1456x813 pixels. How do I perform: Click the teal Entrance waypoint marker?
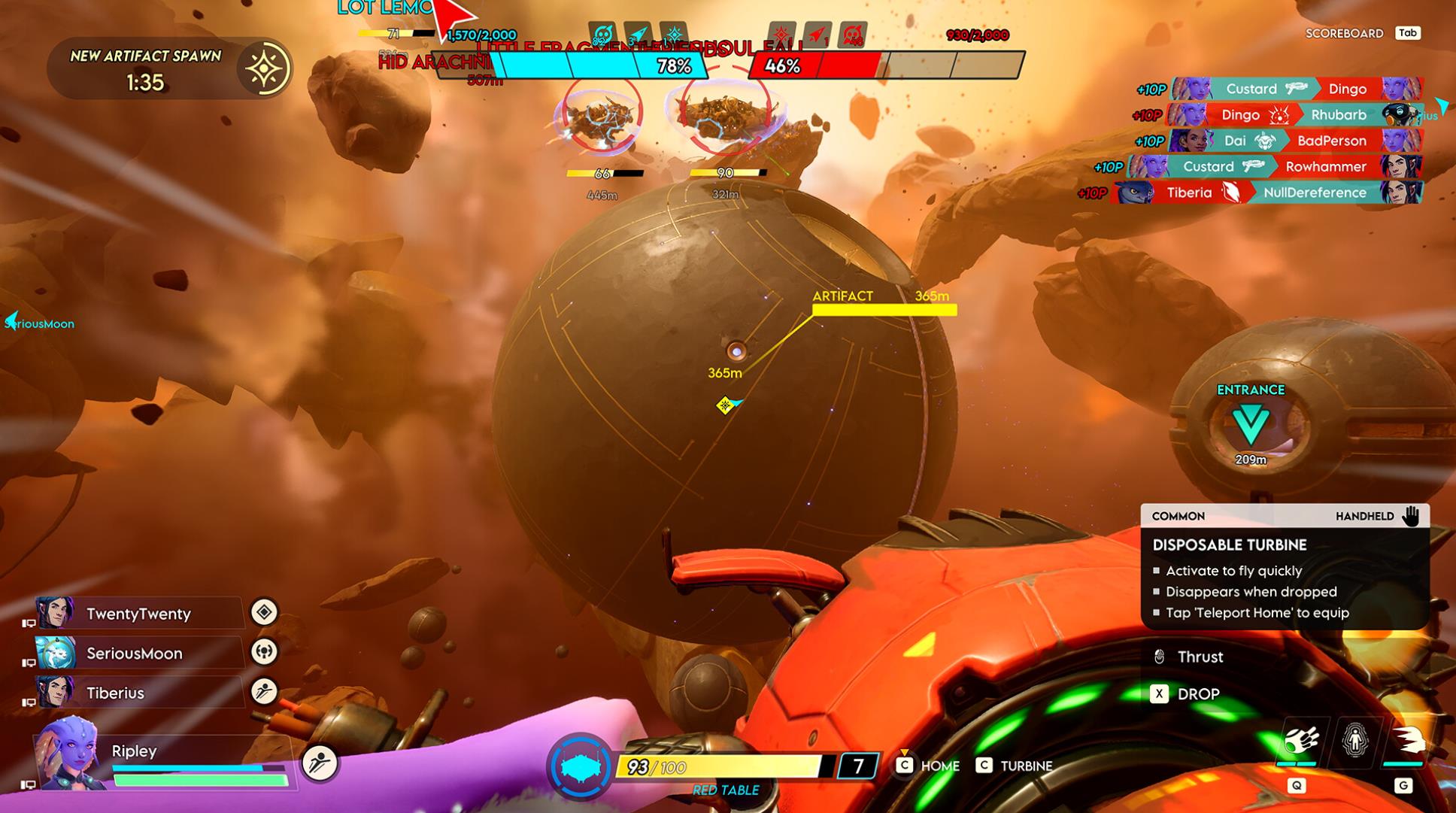tap(1251, 424)
